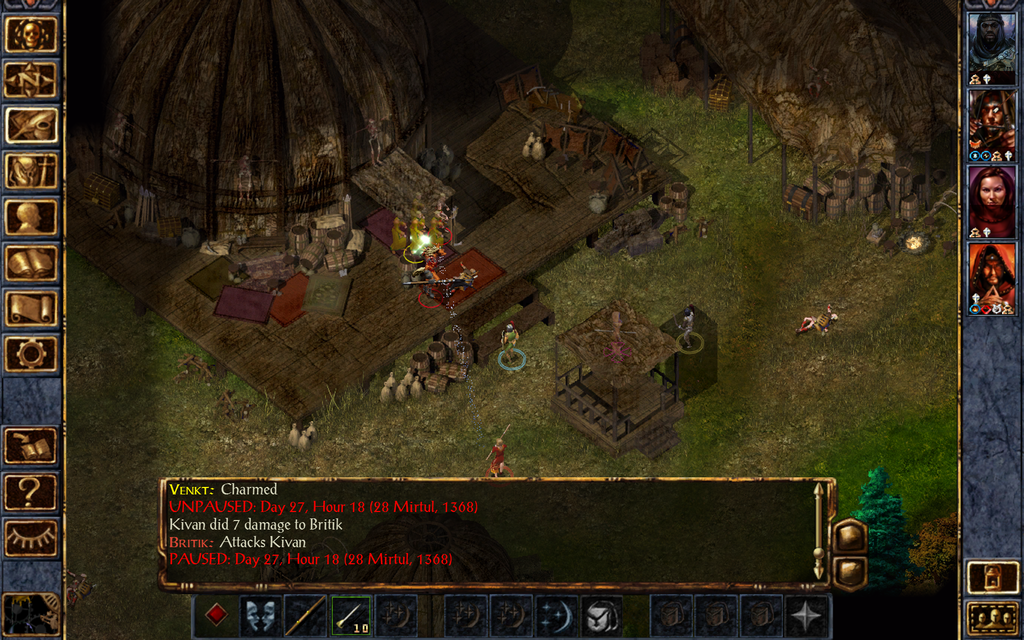The height and width of the screenshot is (640, 1024).
Task: Select the red-hooded mage portrait
Action: (x=991, y=273)
